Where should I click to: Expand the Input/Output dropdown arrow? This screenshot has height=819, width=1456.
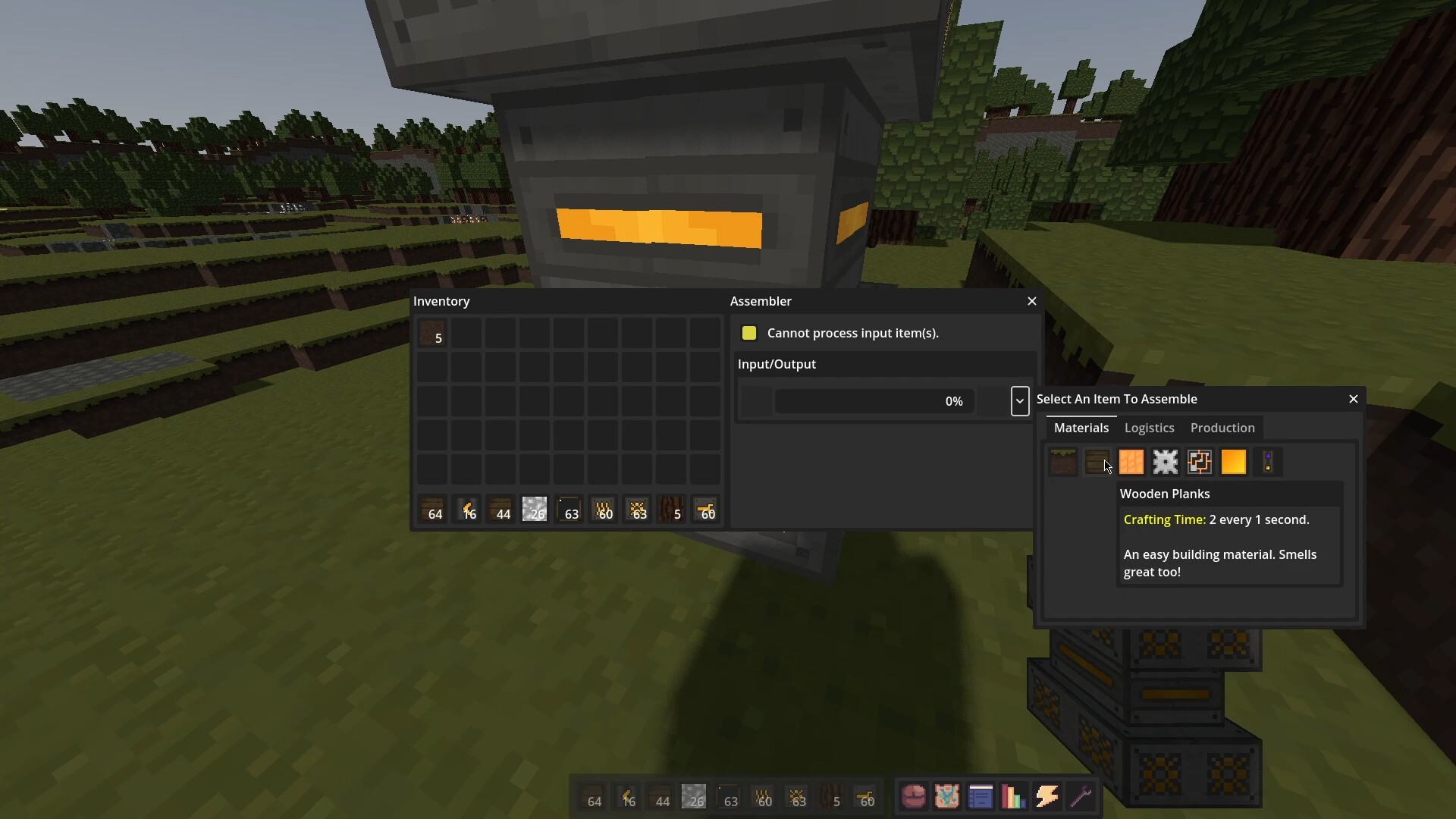[1019, 401]
